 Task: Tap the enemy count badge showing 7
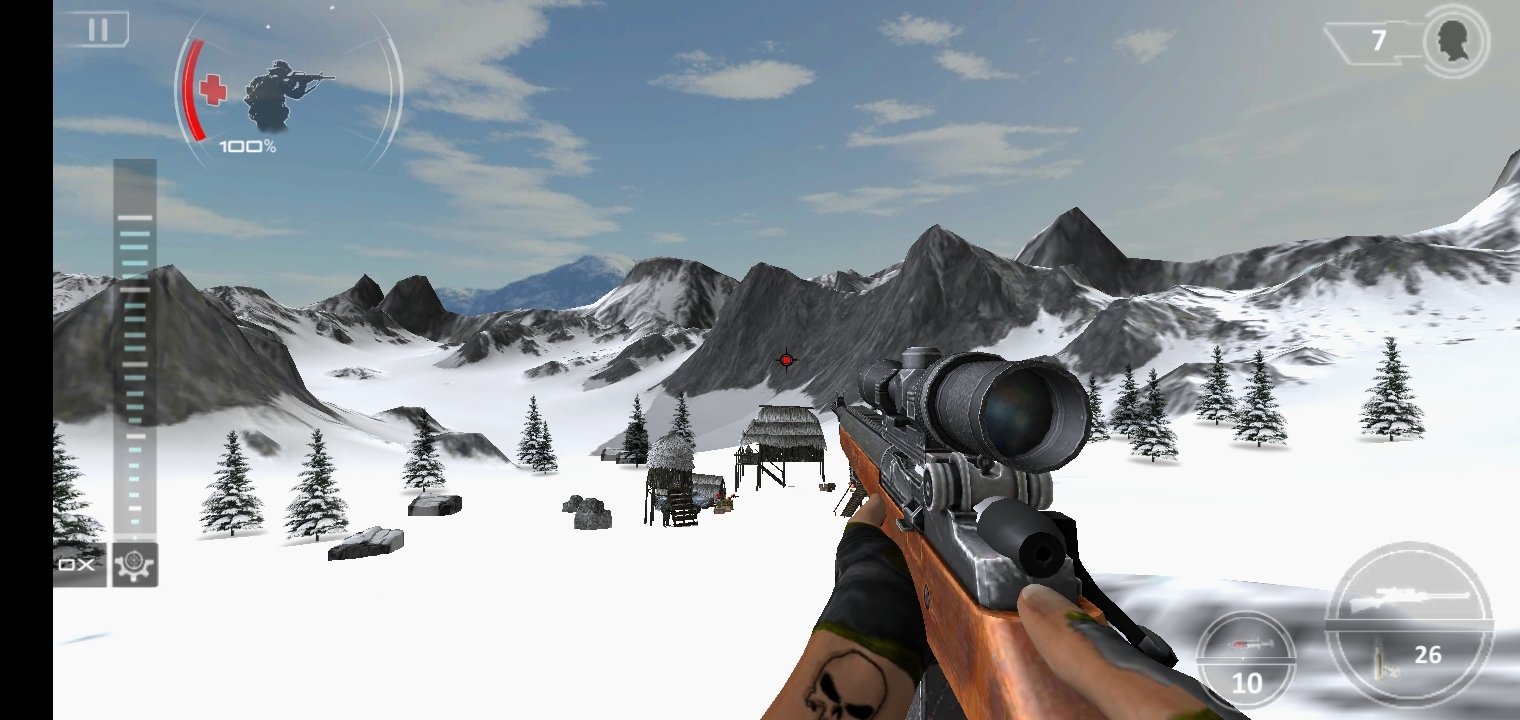1377,41
